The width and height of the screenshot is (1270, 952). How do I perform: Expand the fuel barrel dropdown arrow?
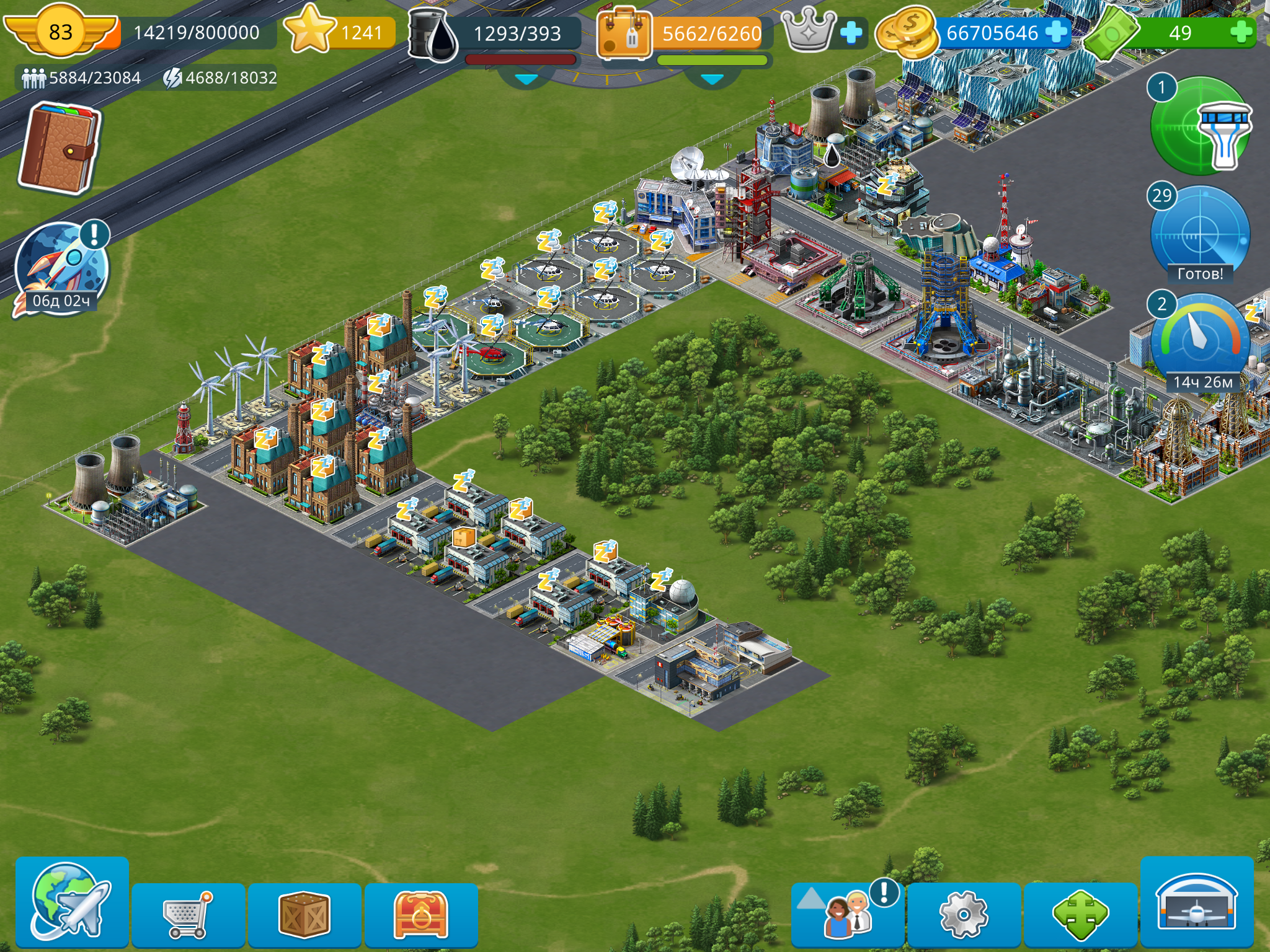pyautogui.click(x=526, y=79)
